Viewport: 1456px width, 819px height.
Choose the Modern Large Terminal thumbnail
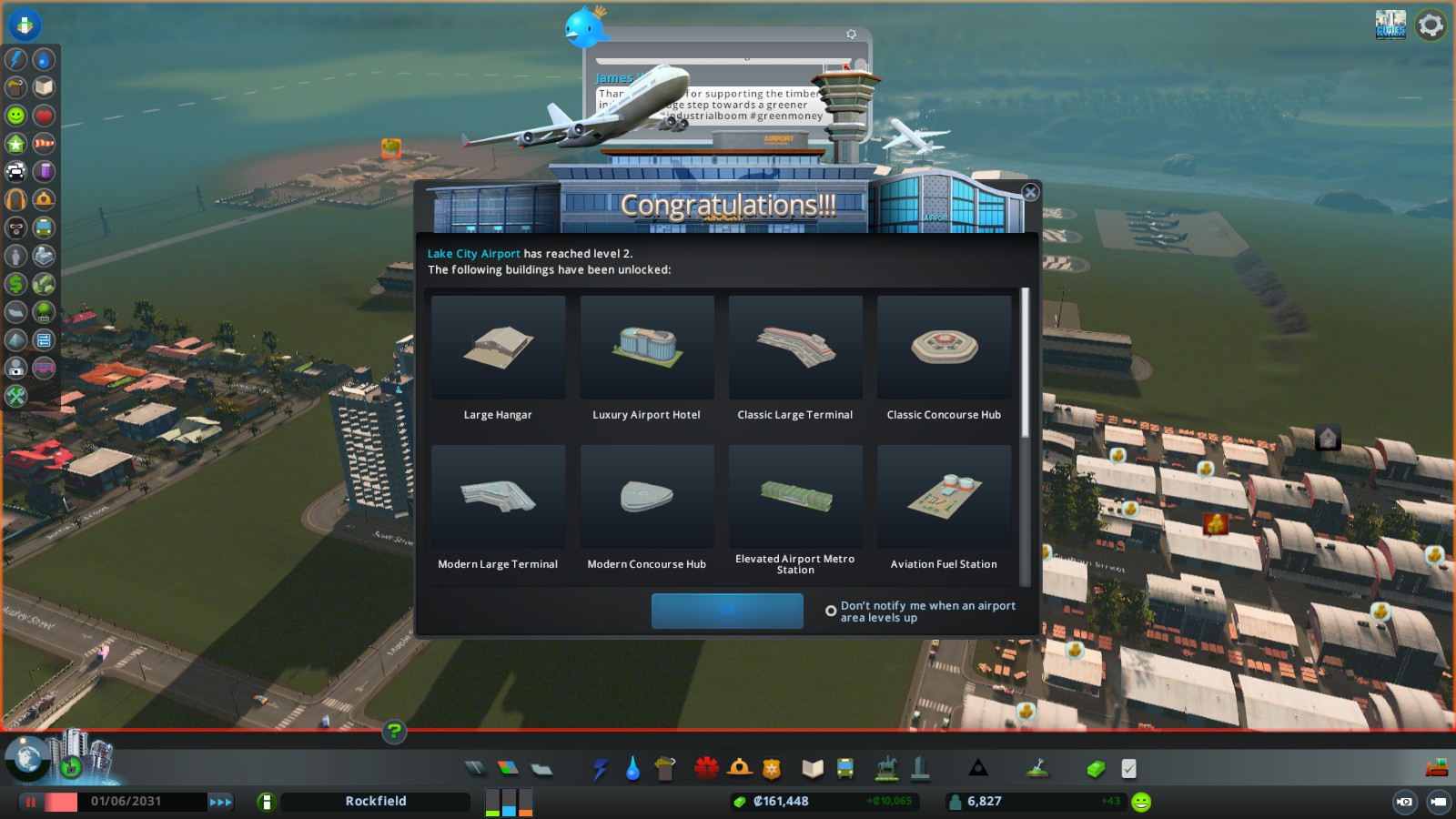[x=498, y=497]
